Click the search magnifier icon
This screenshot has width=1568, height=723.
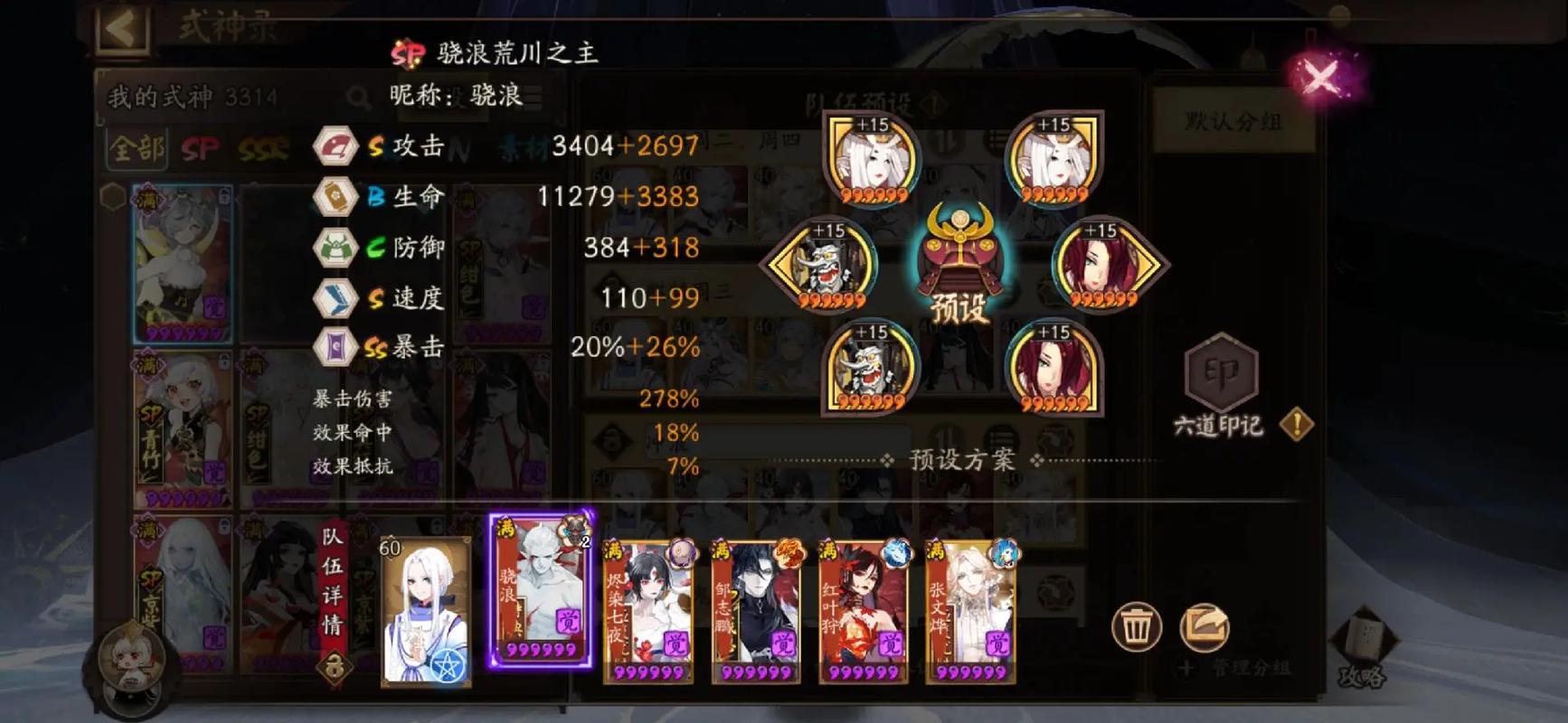point(358,97)
